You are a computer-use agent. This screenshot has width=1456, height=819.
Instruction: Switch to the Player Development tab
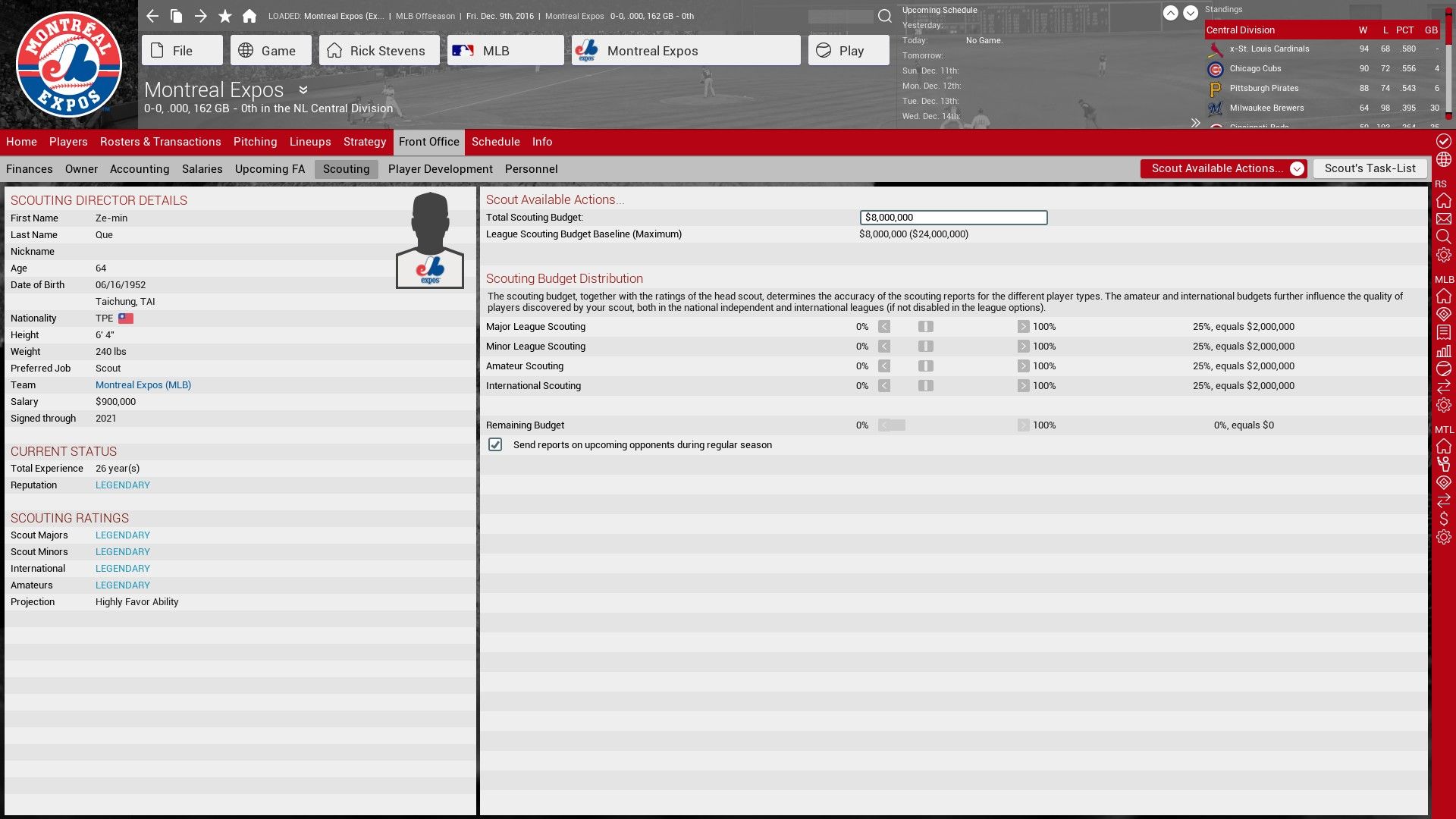(x=440, y=169)
